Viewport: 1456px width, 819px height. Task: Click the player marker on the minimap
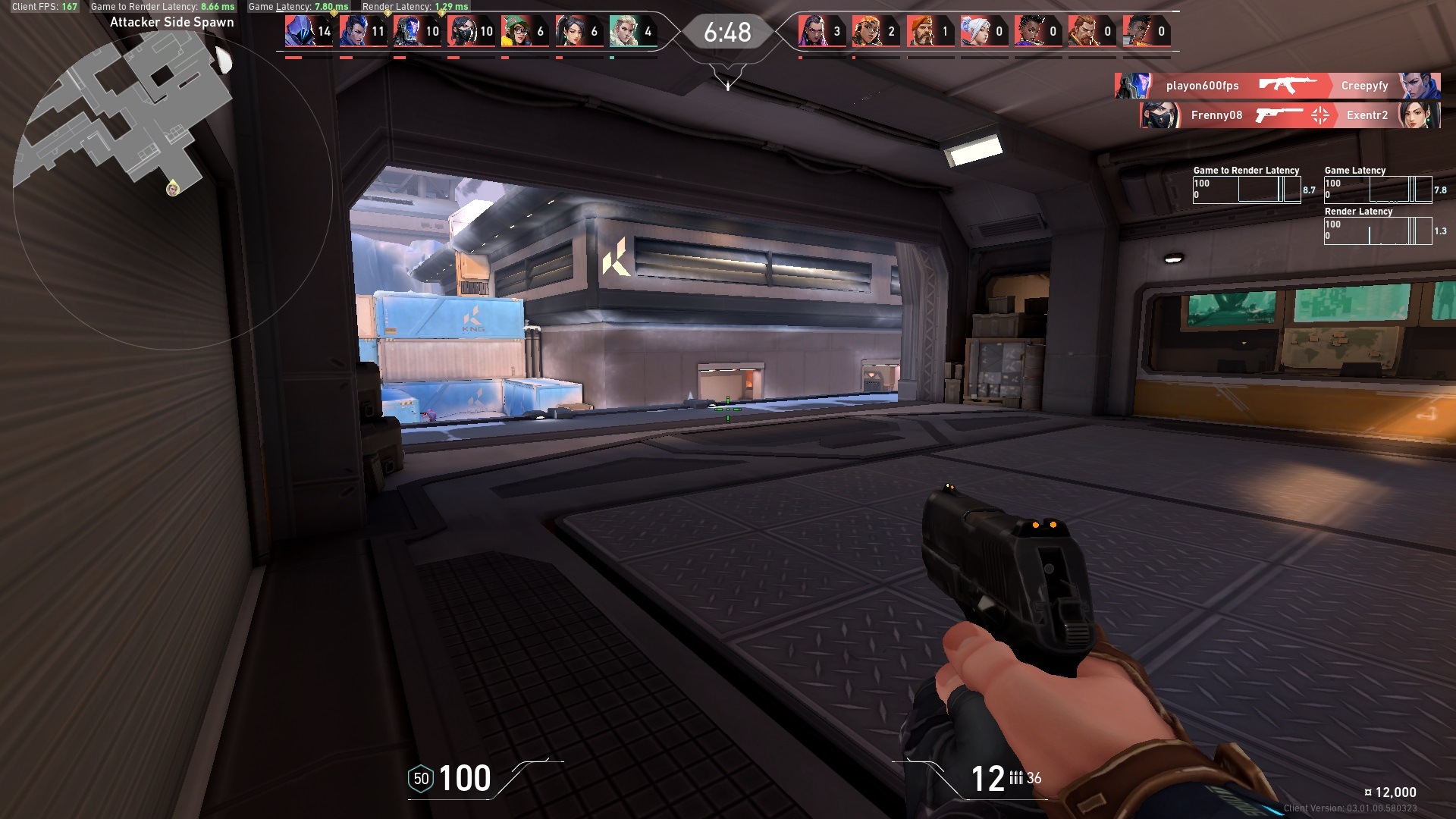click(173, 187)
